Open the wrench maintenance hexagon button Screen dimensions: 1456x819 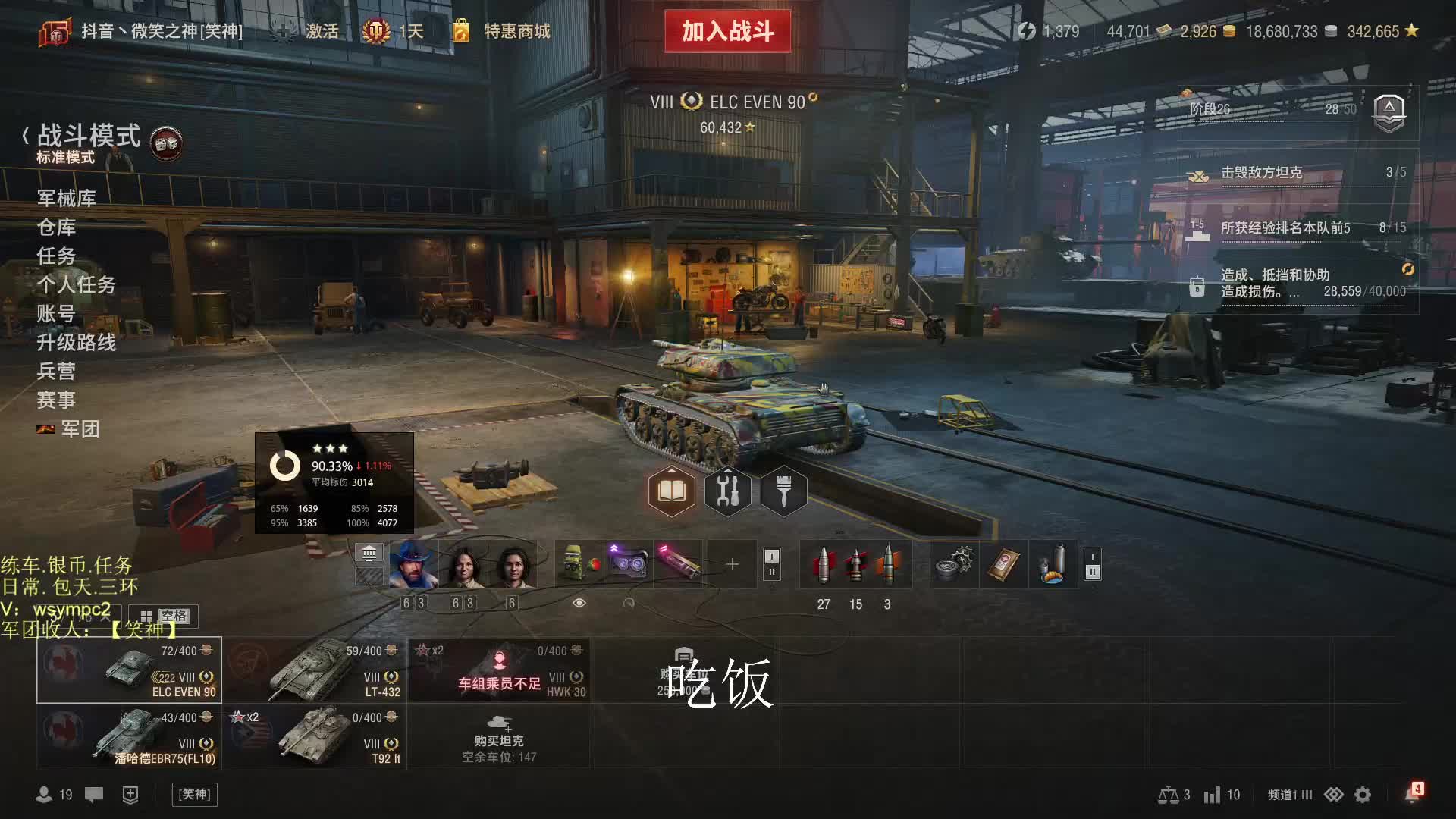pyautogui.click(x=727, y=491)
